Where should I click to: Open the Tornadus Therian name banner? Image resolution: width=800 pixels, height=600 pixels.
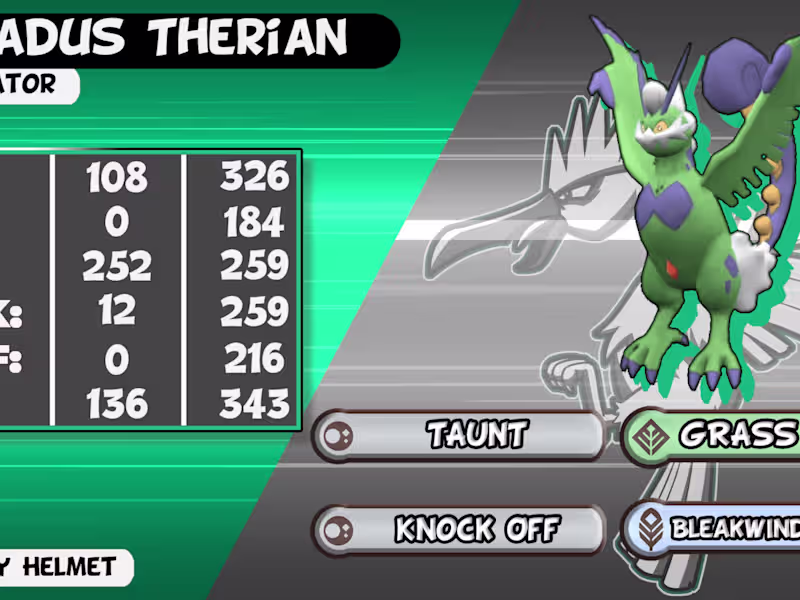click(x=190, y=38)
